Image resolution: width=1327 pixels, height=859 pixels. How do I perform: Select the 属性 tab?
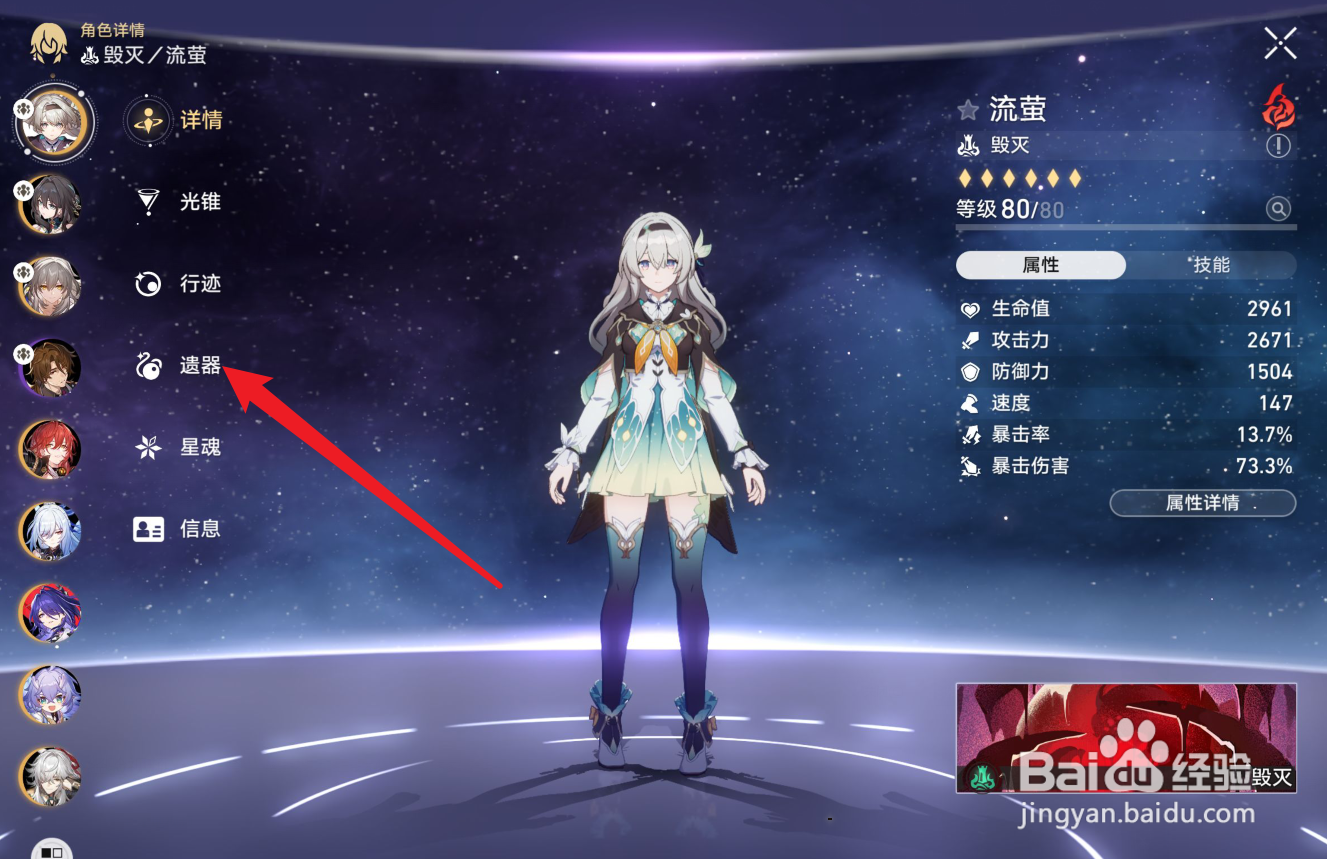1041,264
